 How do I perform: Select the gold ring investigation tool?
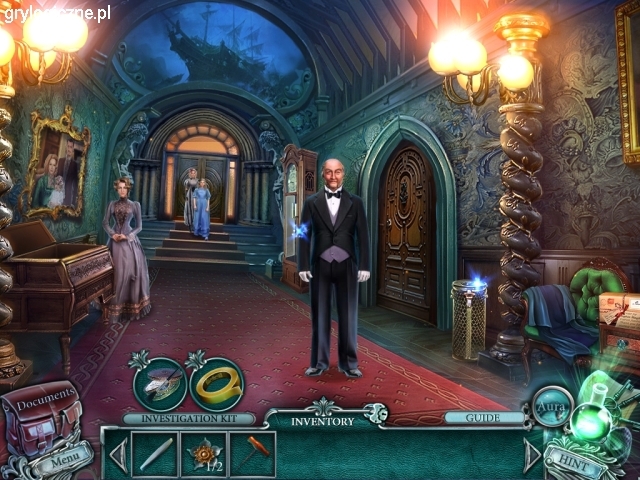(x=217, y=382)
